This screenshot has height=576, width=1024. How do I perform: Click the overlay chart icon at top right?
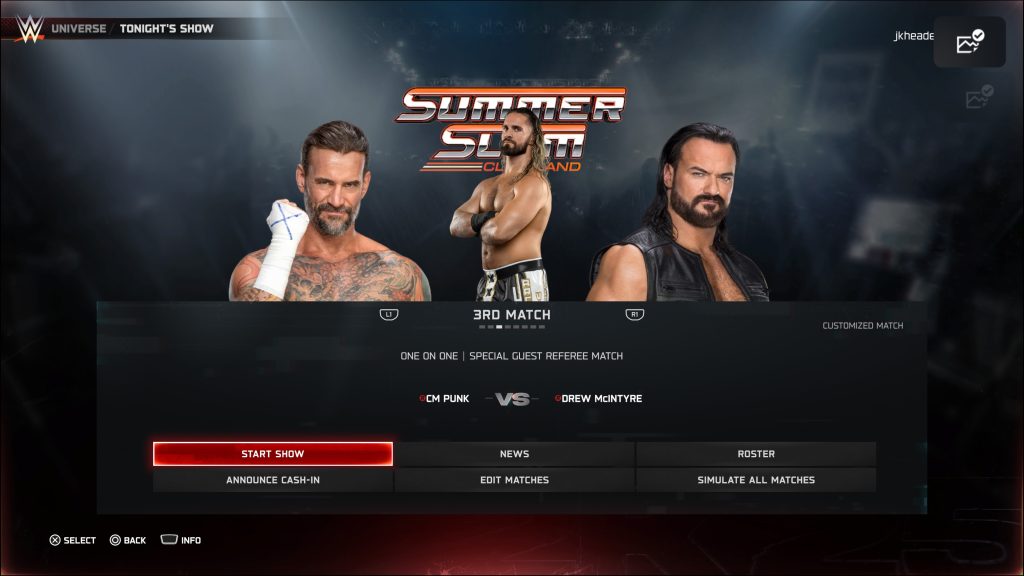(969, 42)
